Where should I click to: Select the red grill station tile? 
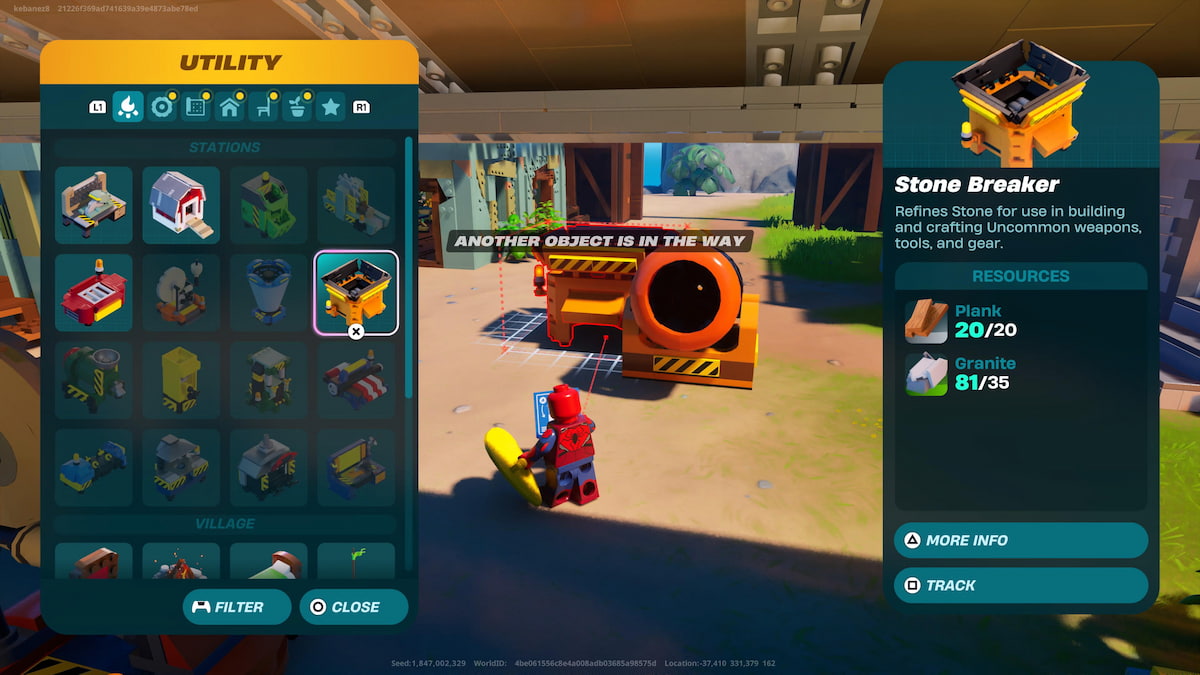94,292
